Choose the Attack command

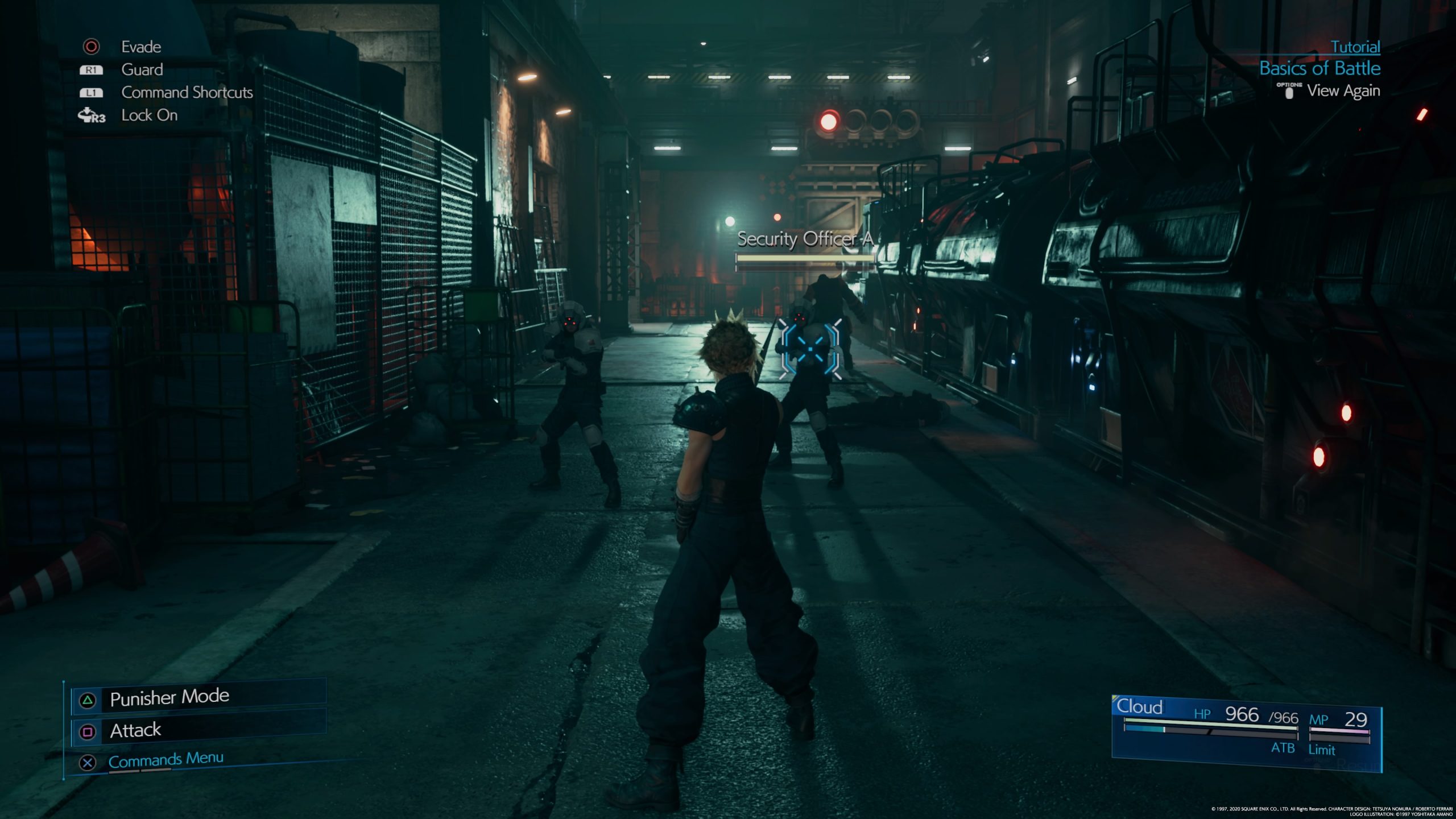tap(135, 730)
